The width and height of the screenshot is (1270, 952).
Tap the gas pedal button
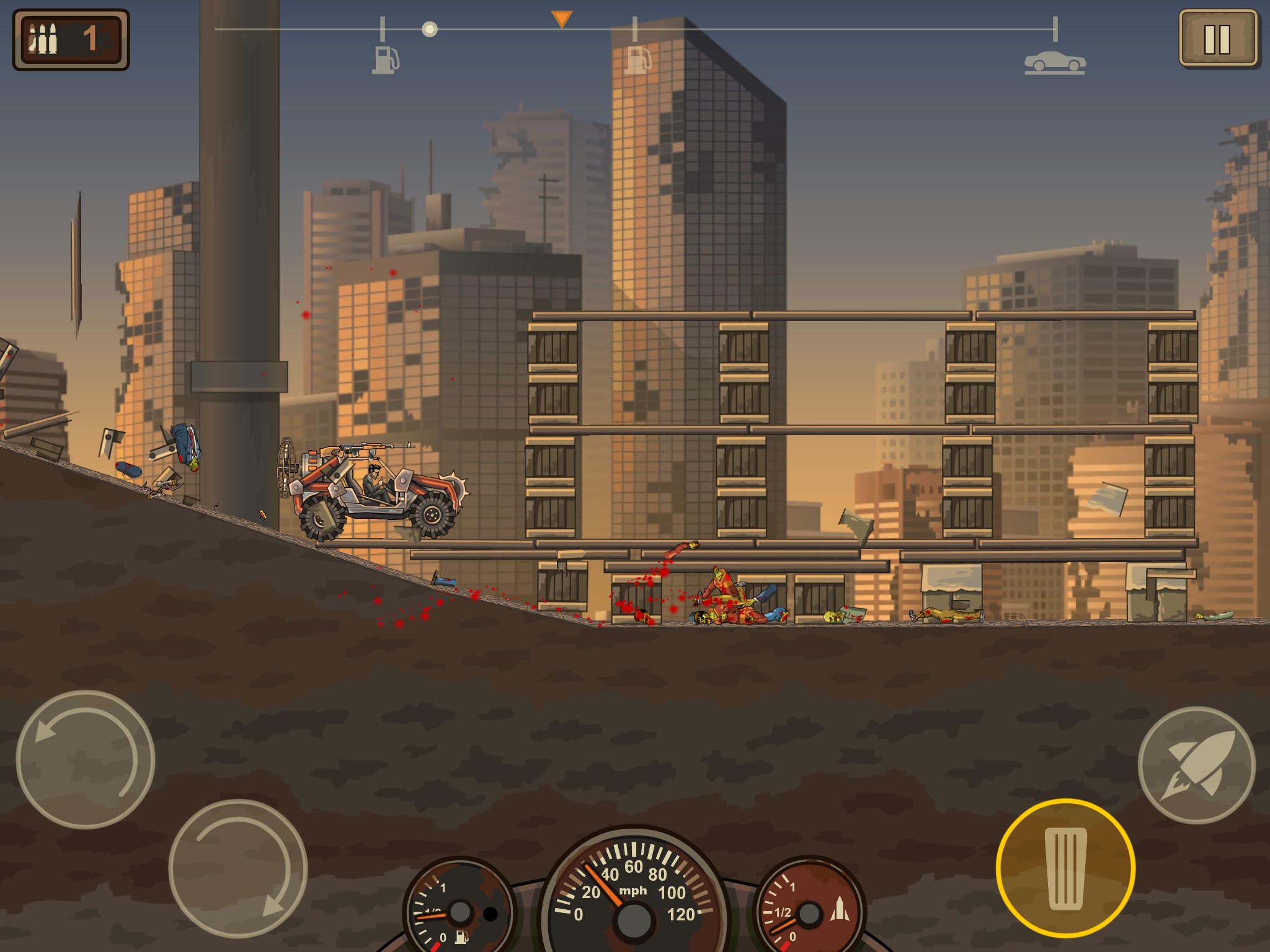tap(1065, 869)
